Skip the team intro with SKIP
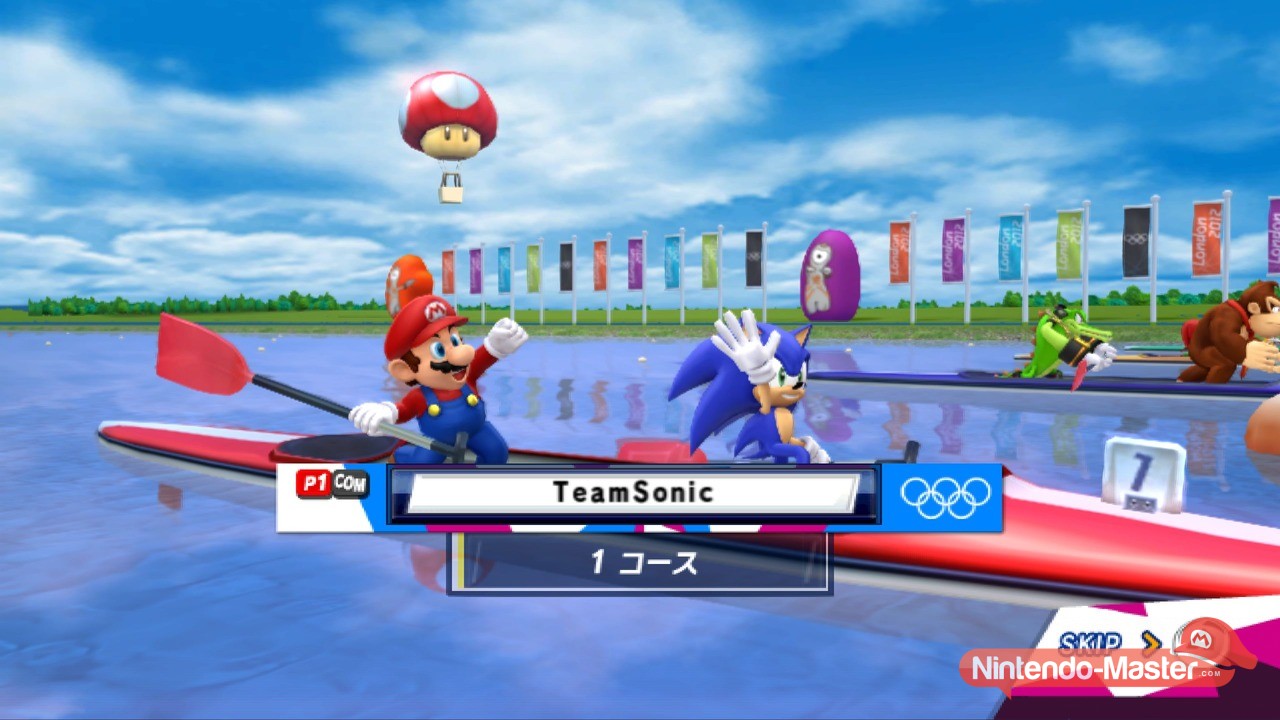 pyautogui.click(x=1090, y=641)
